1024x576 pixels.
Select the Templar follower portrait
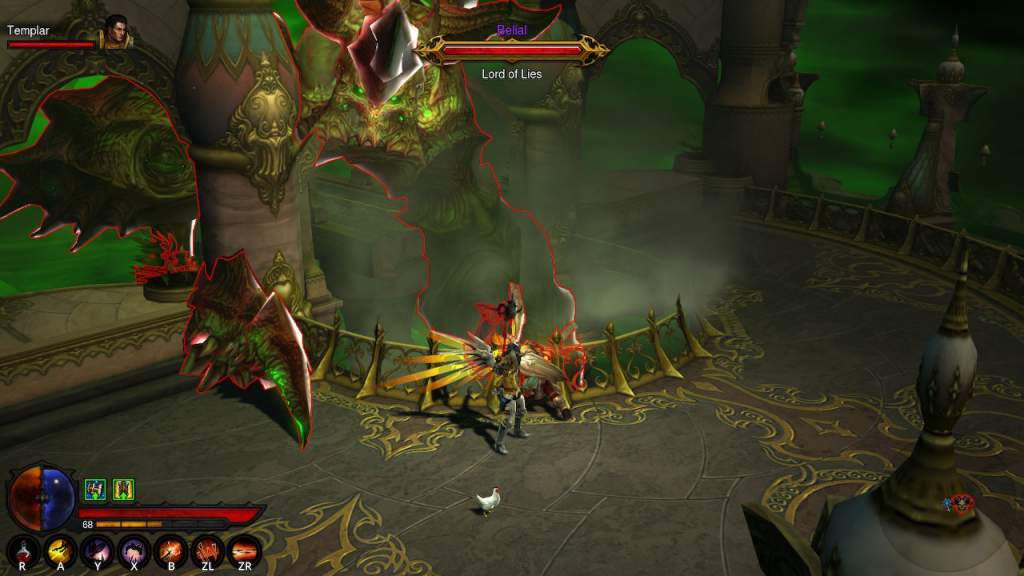(x=116, y=31)
